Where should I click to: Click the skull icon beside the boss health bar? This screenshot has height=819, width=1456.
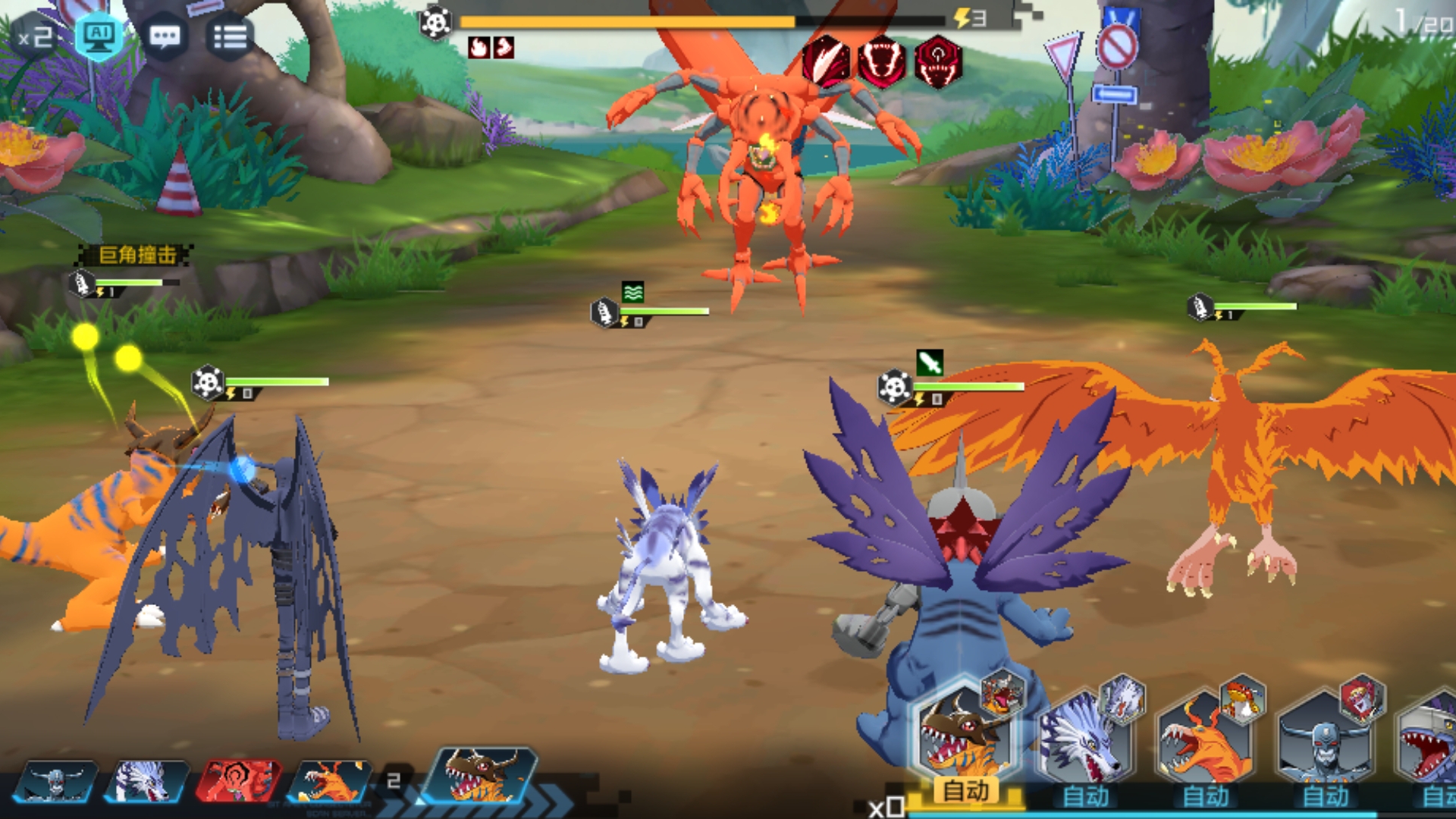pos(433,21)
